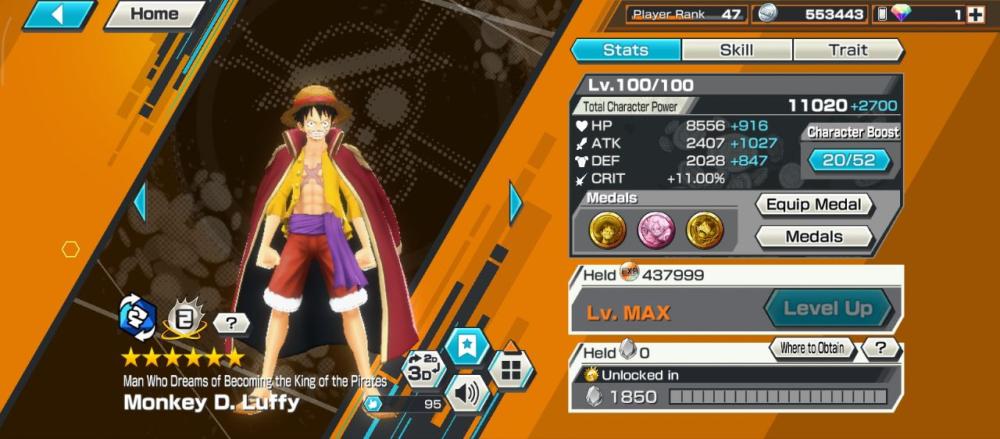Open Character Boost 20/52

click(849, 159)
